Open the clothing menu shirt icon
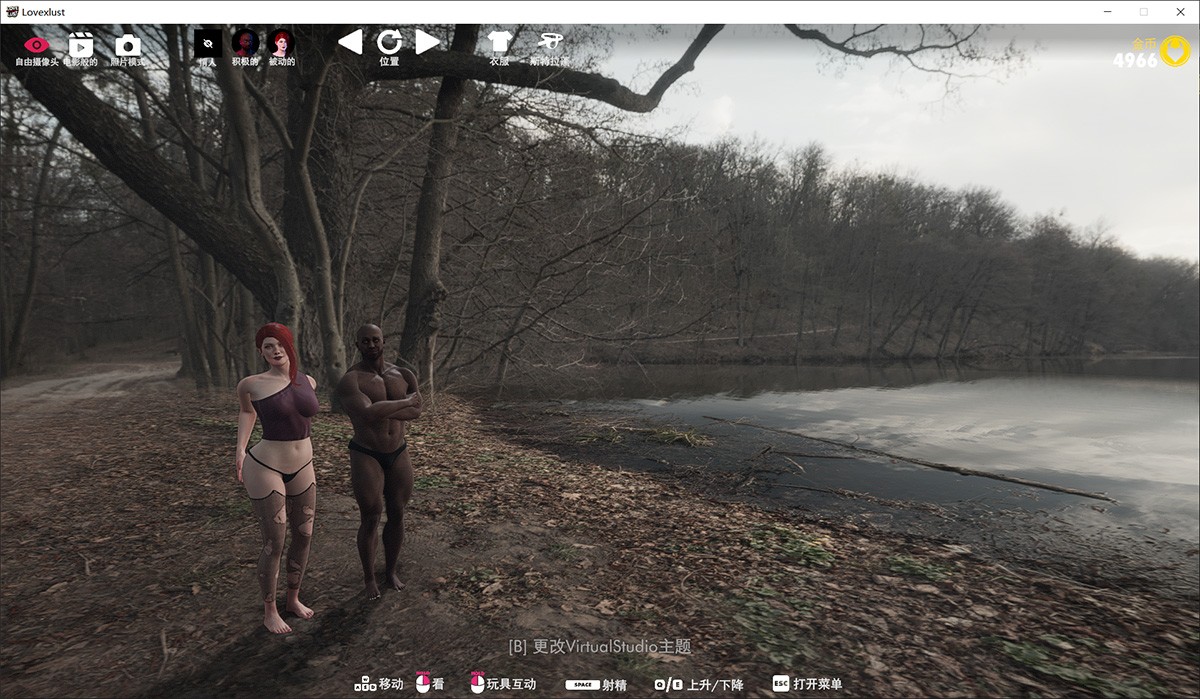 (x=499, y=42)
